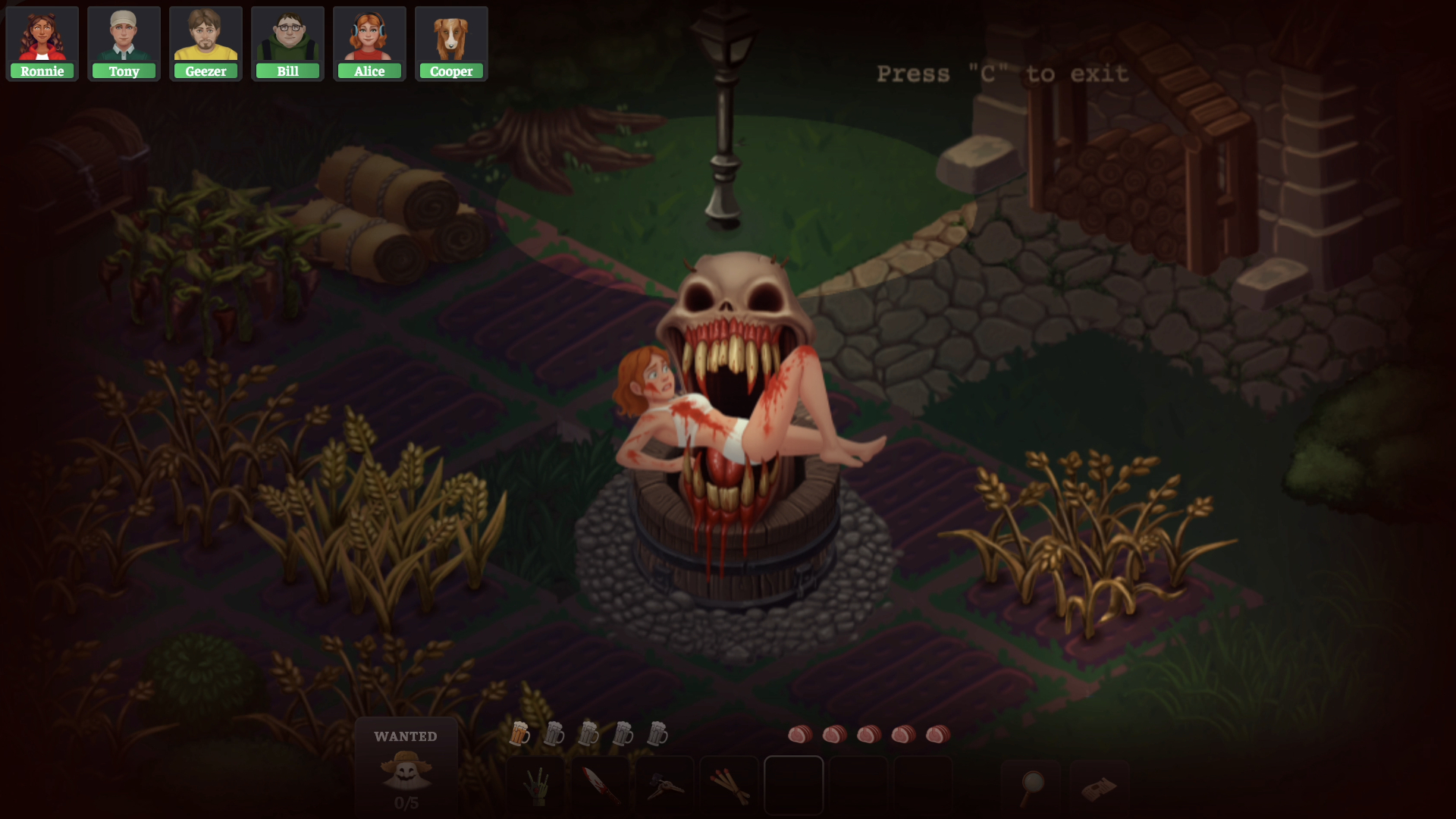Choose the keys hotbar slot
Screen dimensions: 1456x819
coord(665,786)
